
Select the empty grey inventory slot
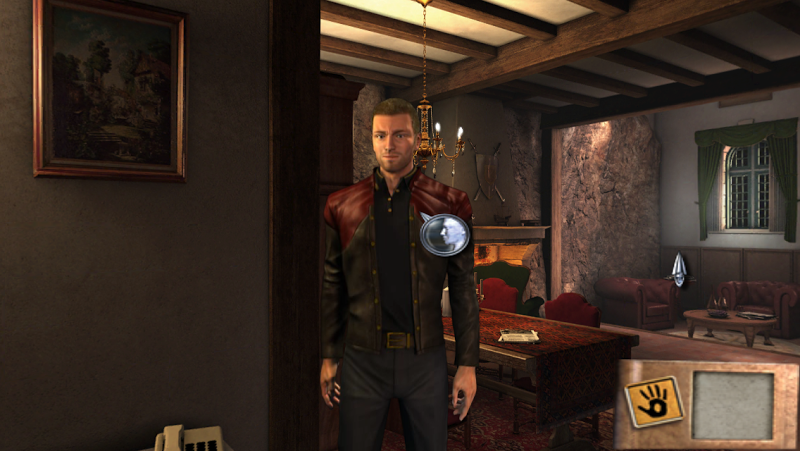(x=733, y=405)
